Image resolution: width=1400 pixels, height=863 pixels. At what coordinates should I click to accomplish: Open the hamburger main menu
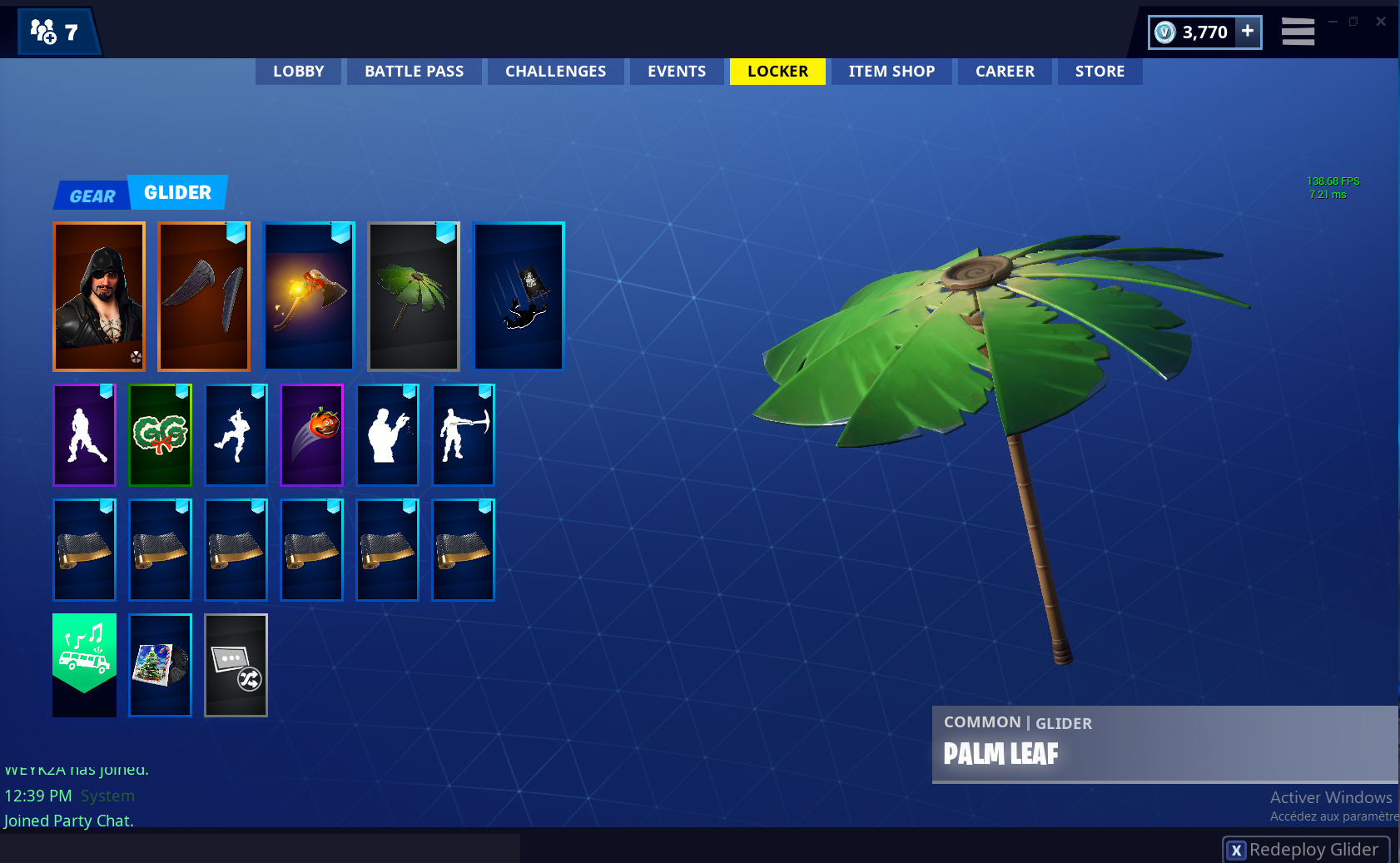(x=1298, y=32)
